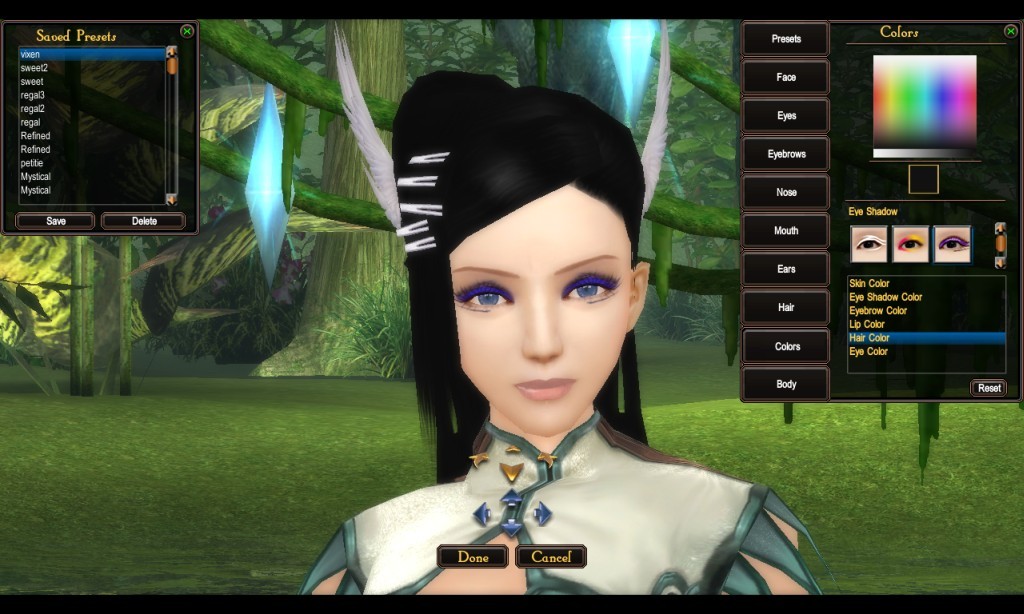
Task: Open the Eyes customization category
Action: [786, 116]
